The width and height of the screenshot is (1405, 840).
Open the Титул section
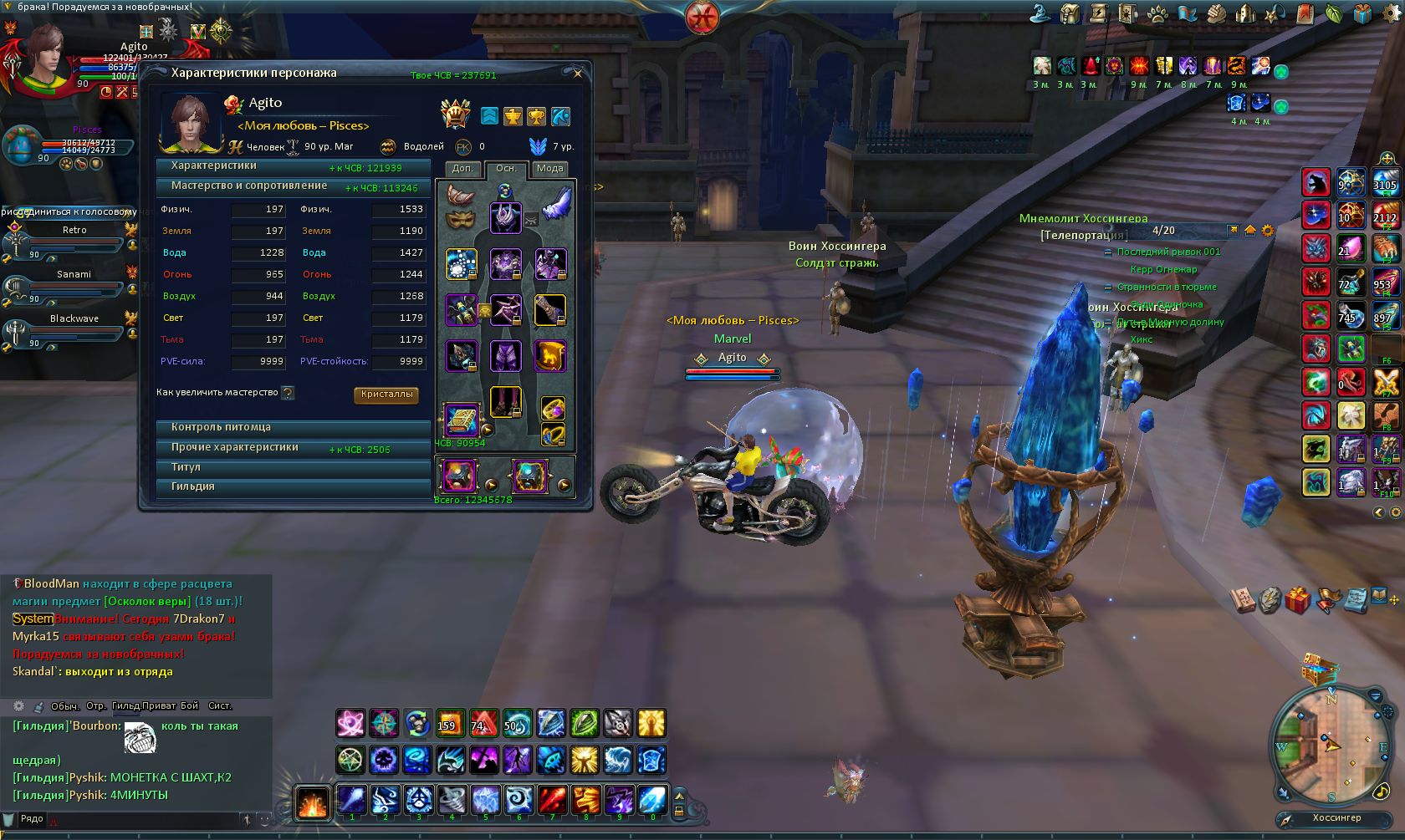pyautogui.click(x=293, y=467)
